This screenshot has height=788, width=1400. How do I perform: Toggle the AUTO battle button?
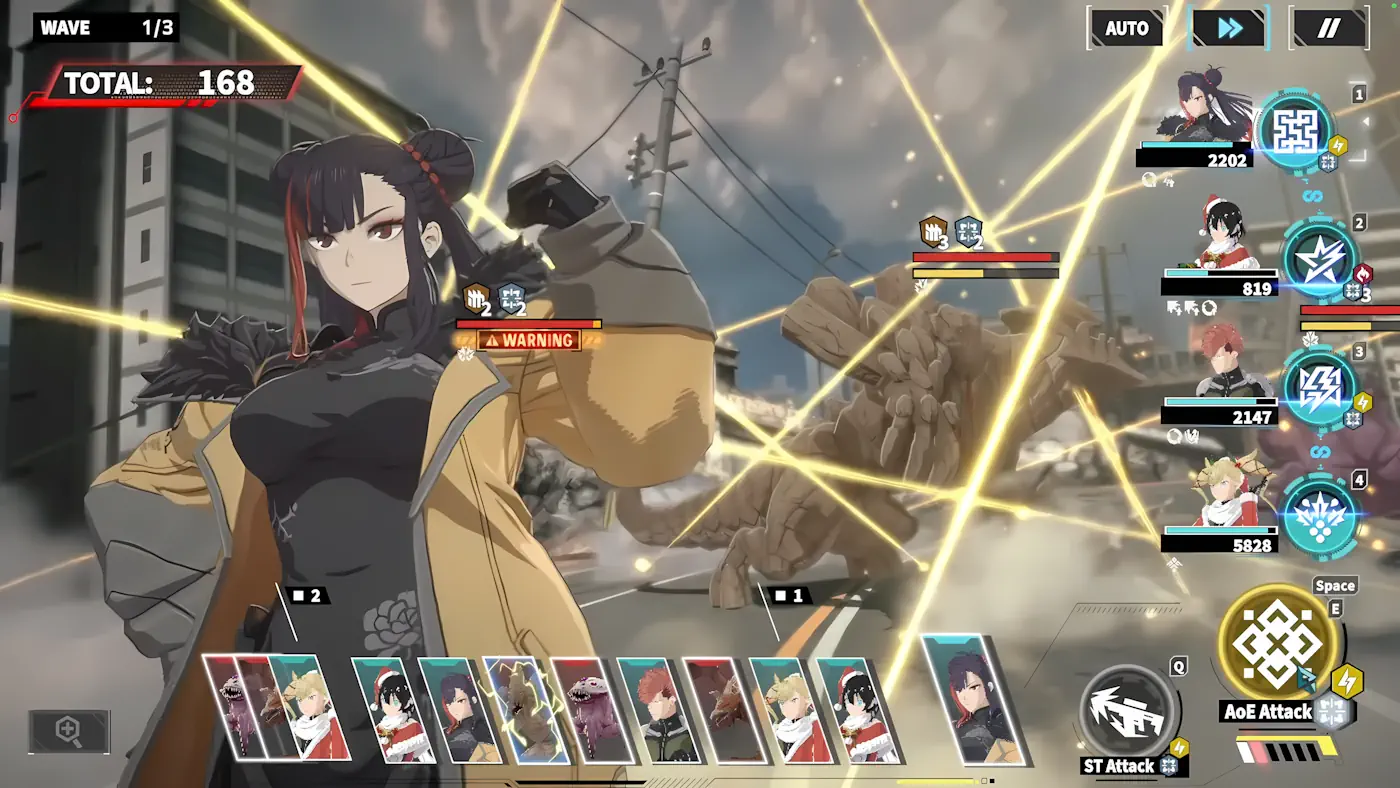[x=1126, y=28]
